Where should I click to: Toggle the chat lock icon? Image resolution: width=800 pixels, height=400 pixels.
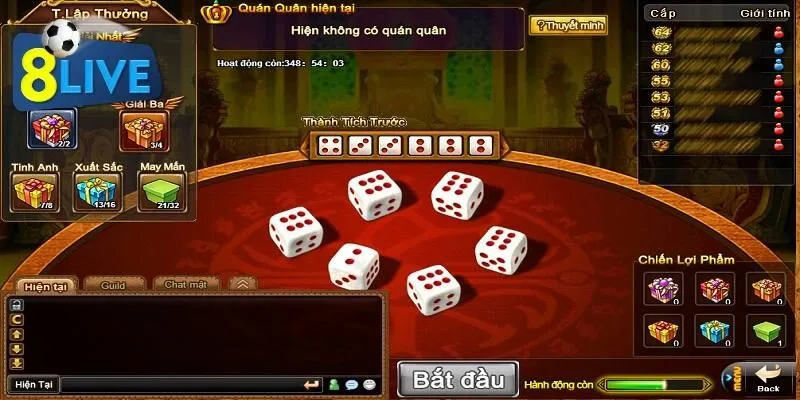(x=16, y=304)
